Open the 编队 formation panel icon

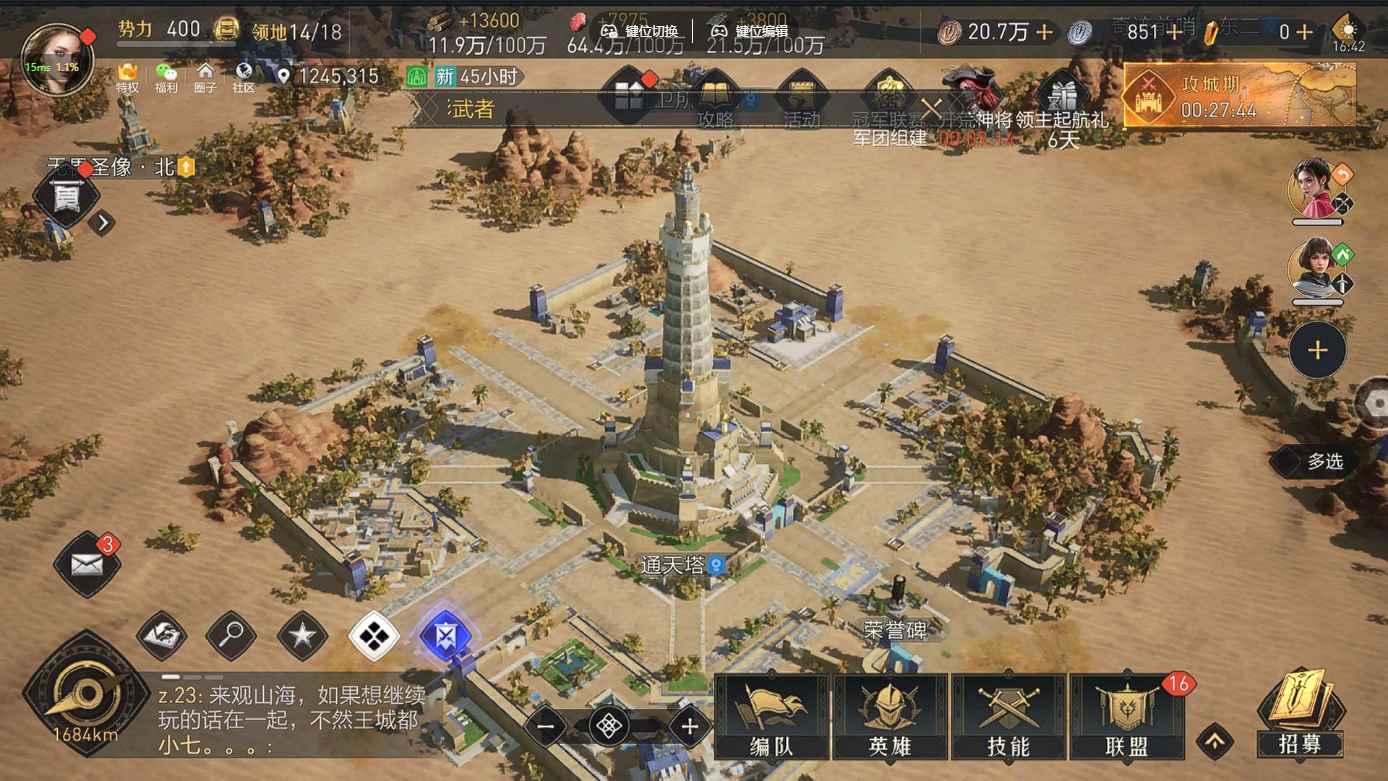click(x=772, y=716)
